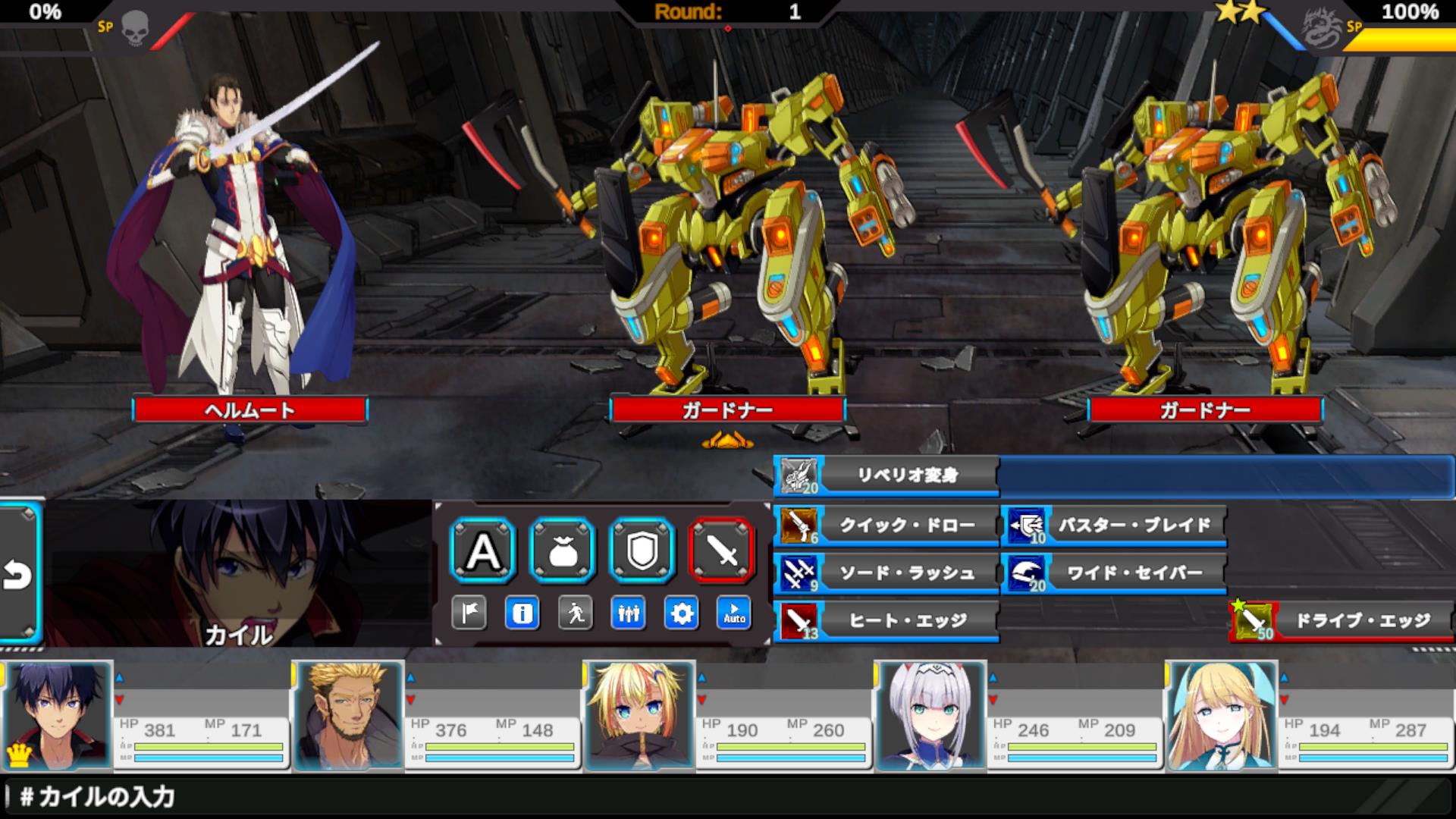The height and width of the screenshot is (819, 1456).
Task: Open the item bag command
Action: click(563, 551)
